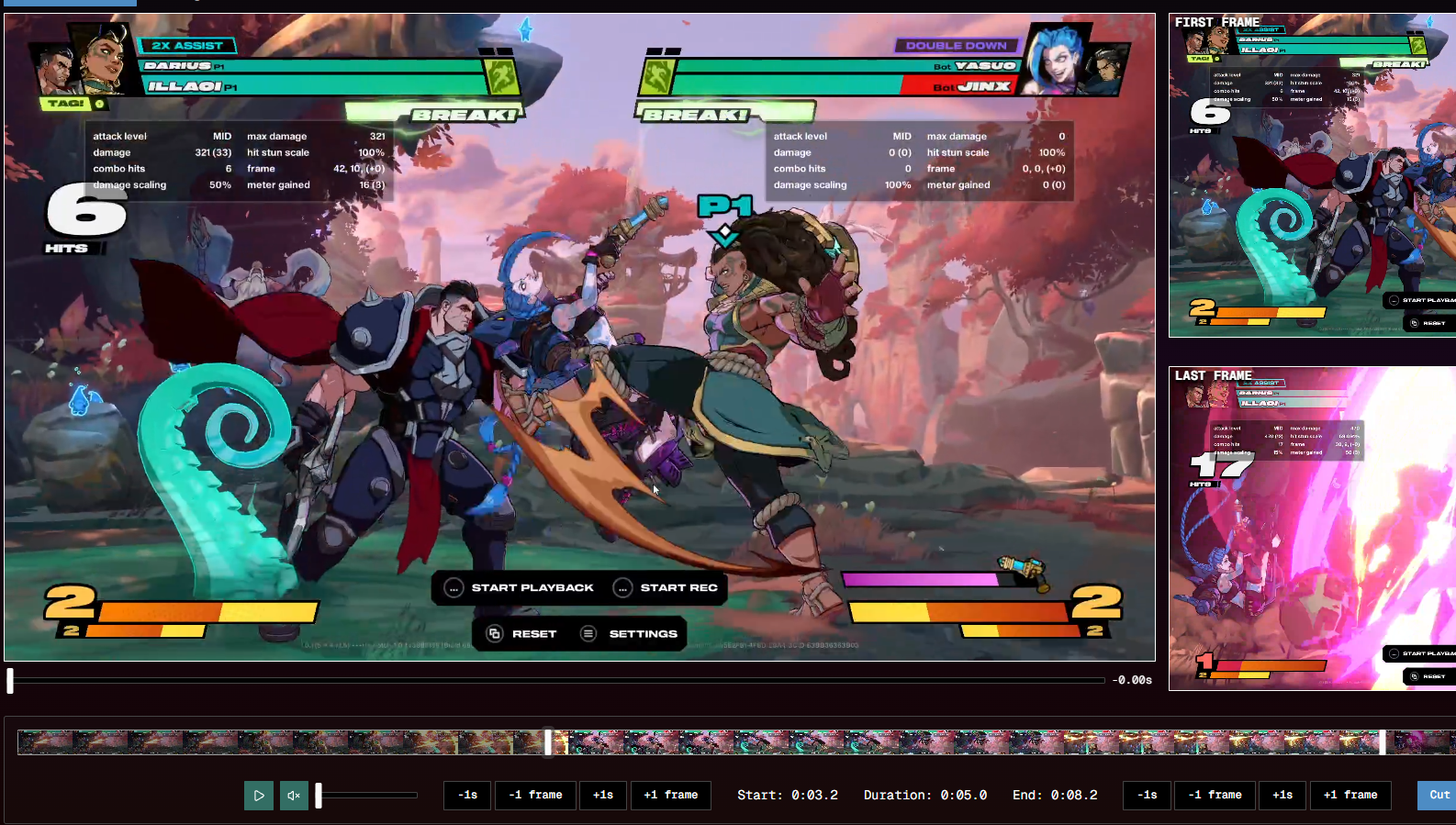The width and height of the screenshot is (1456, 825).
Task: Choose the Reset training option
Action: click(x=521, y=633)
